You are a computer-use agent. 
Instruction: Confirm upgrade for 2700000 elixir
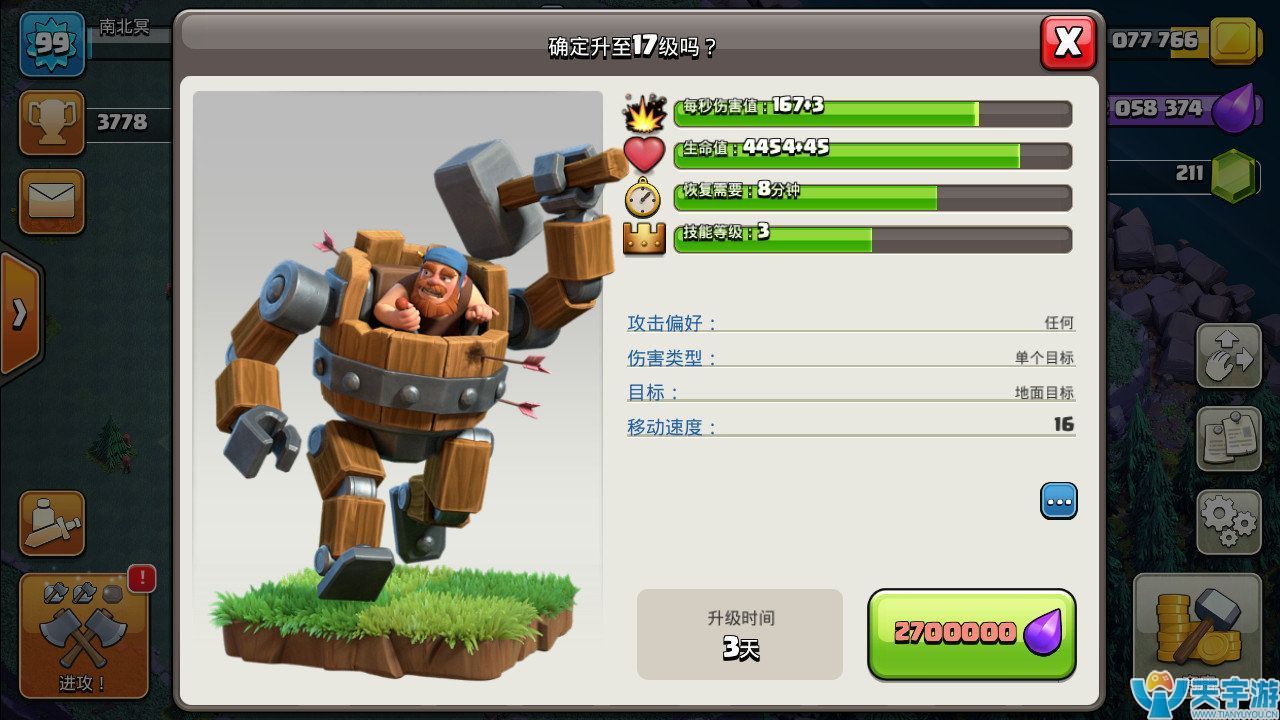coord(971,634)
